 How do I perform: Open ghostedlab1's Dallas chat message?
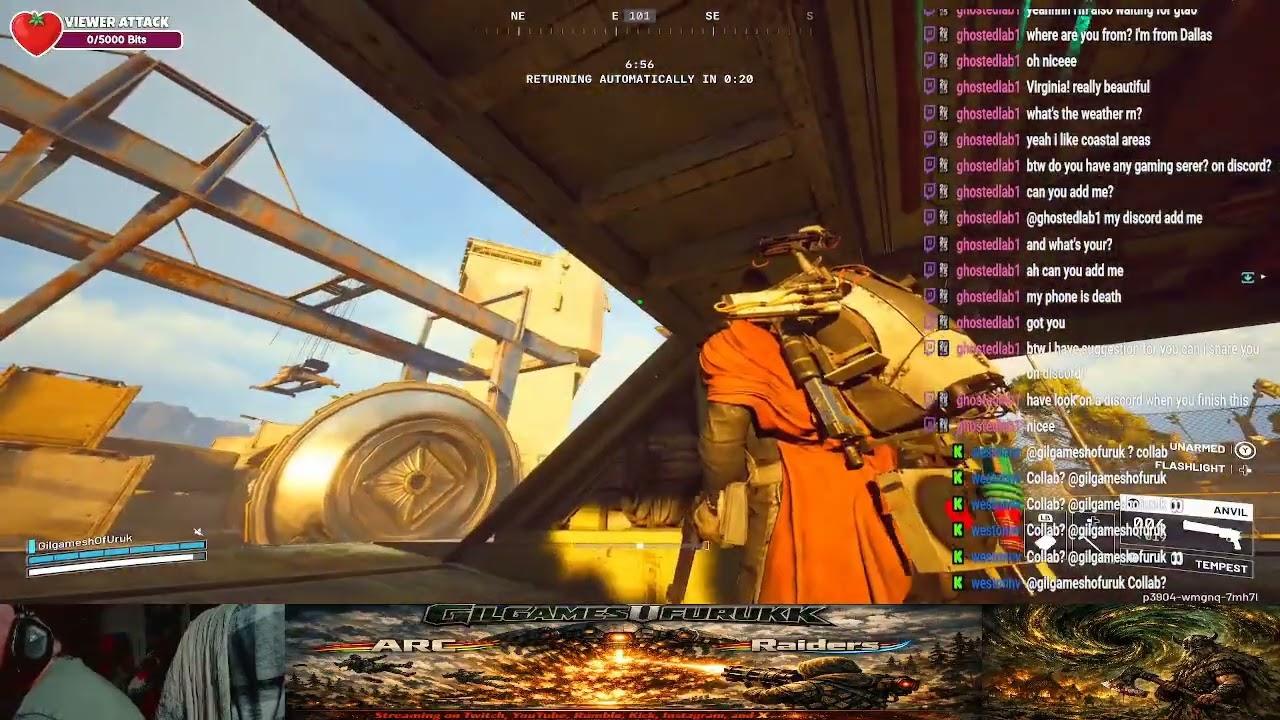(1118, 35)
